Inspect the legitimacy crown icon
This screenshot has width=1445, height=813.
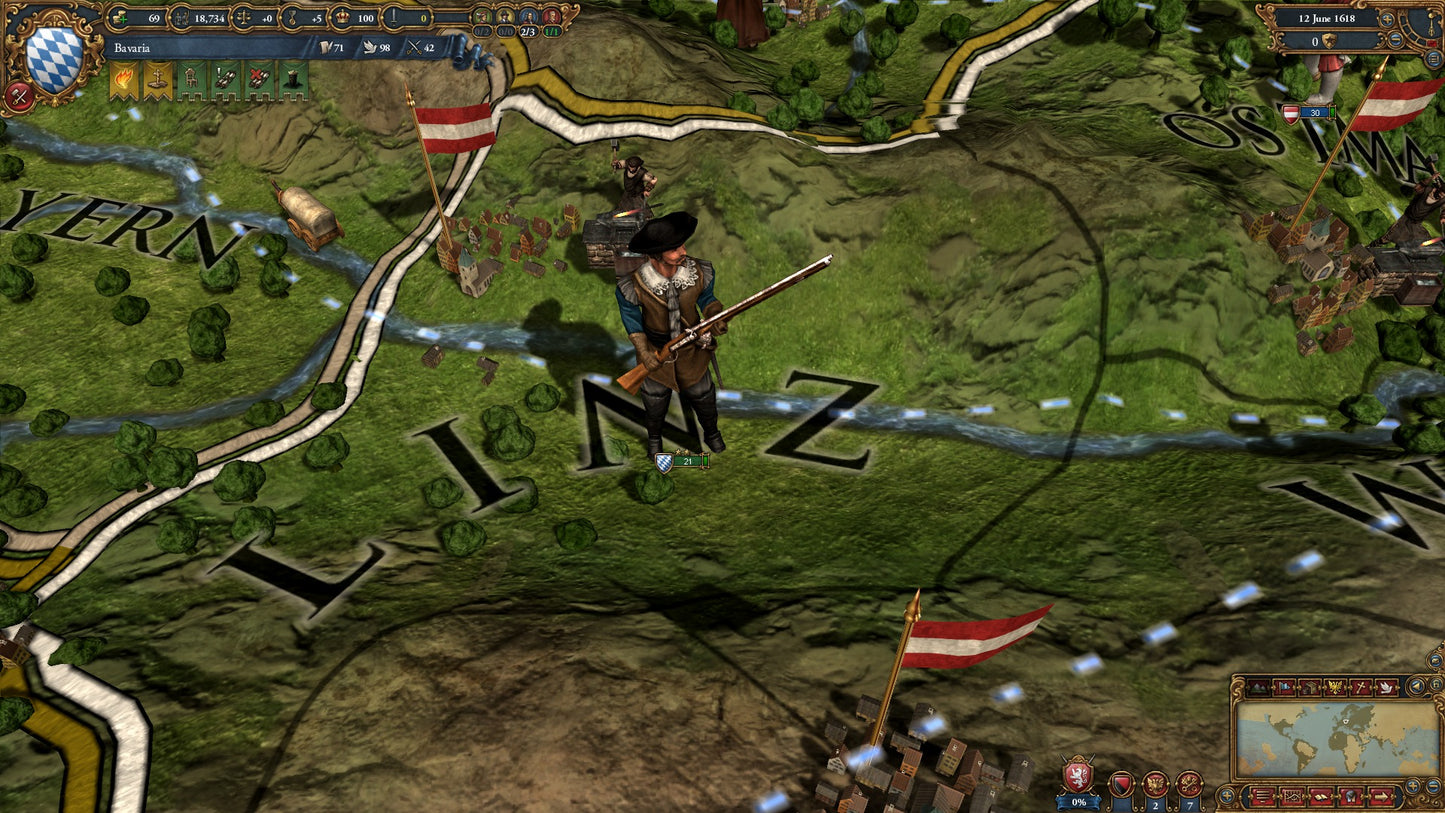(x=343, y=17)
